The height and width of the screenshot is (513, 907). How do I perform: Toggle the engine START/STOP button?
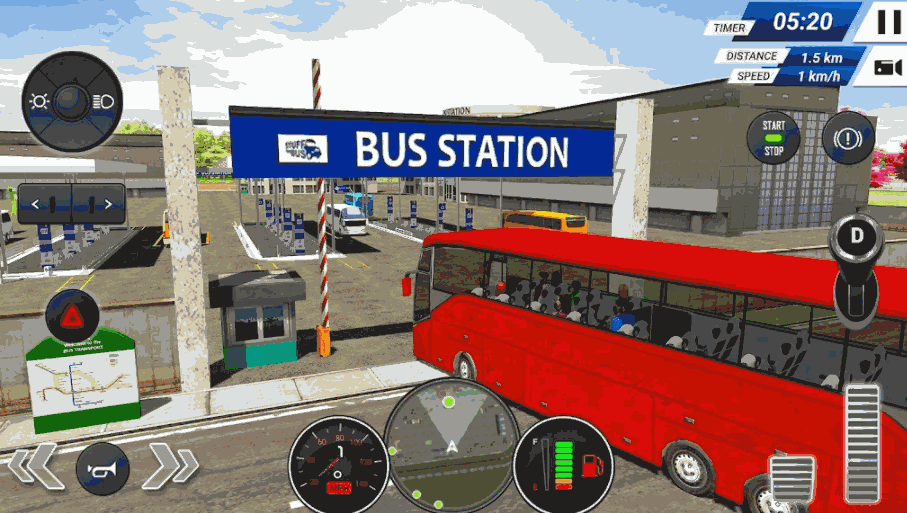[774, 137]
